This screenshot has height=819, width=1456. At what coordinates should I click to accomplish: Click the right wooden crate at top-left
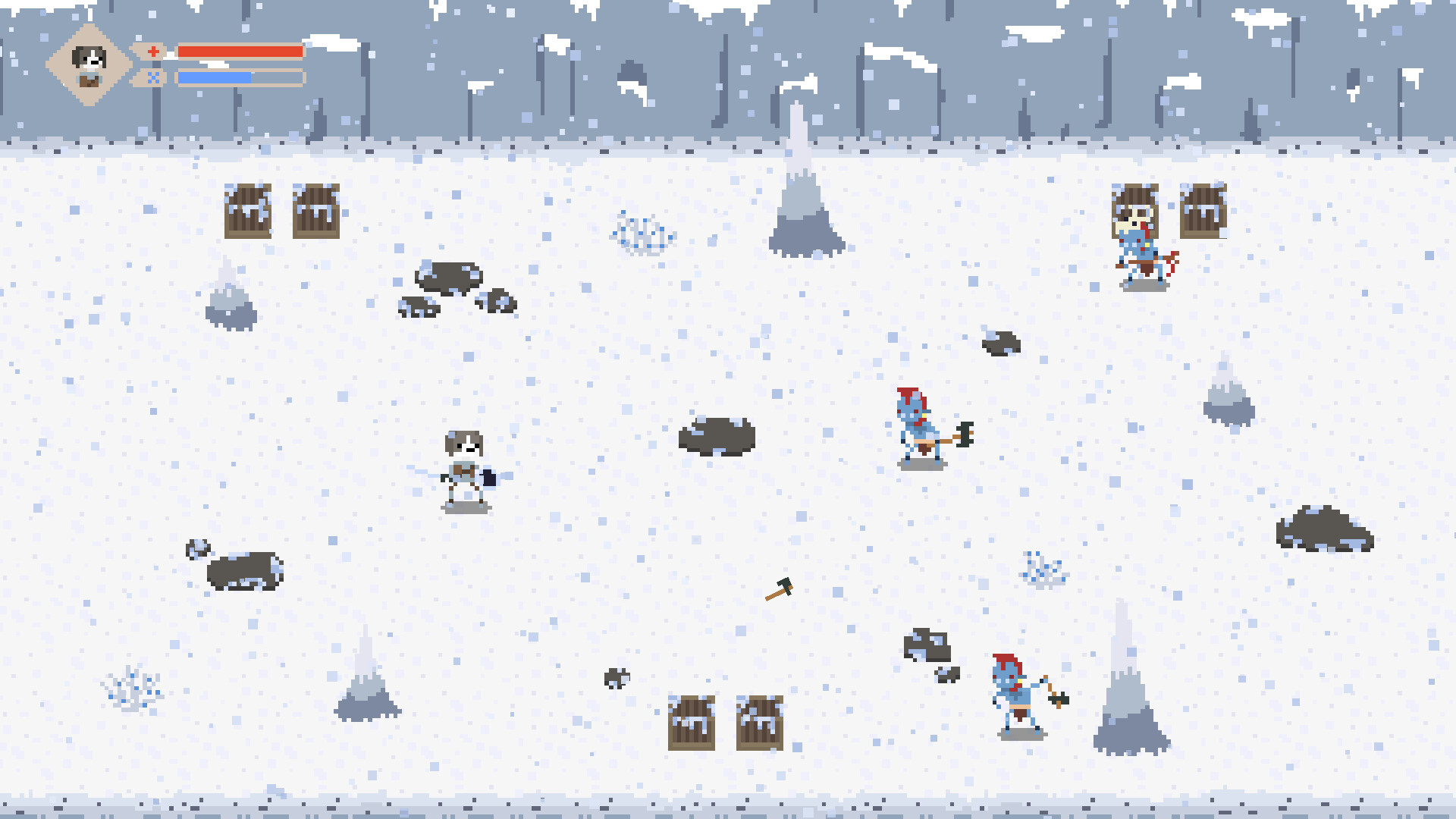[x=316, y=211]
